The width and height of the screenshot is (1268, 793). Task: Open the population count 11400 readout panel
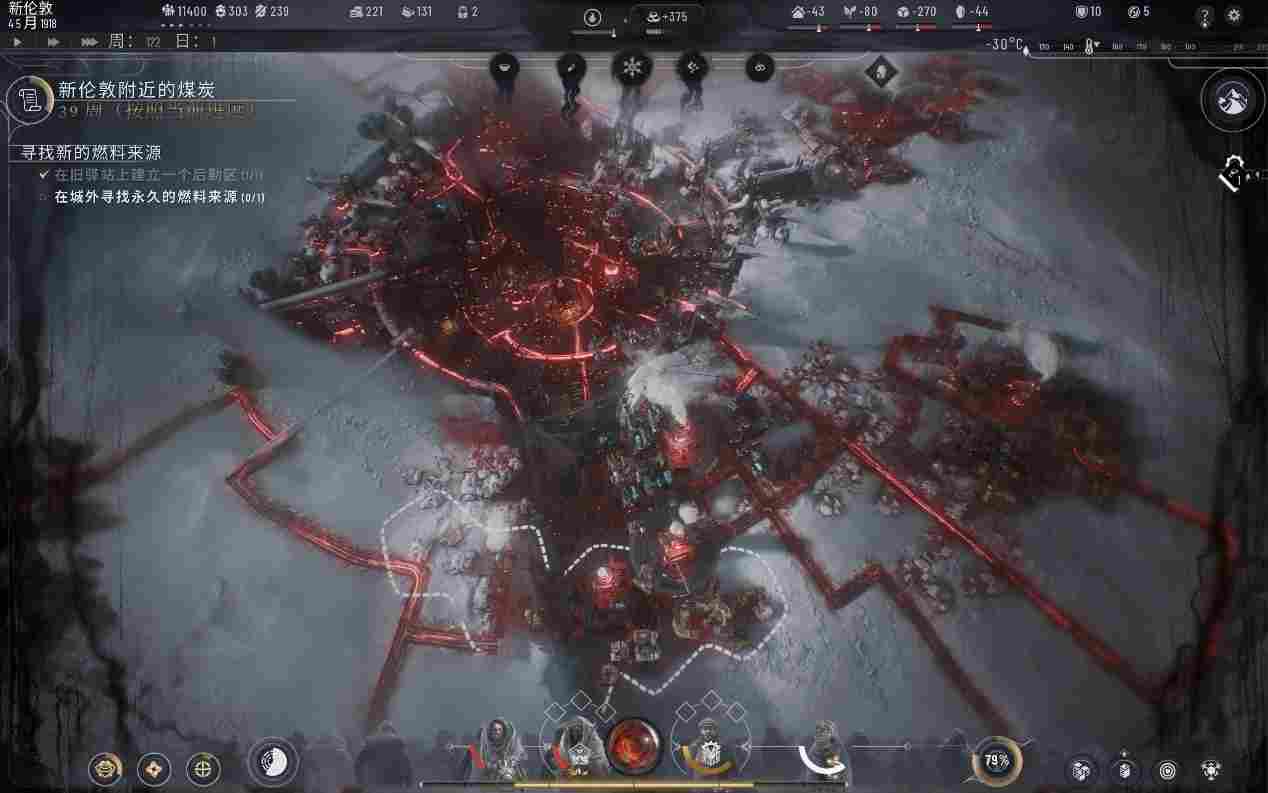184,12
